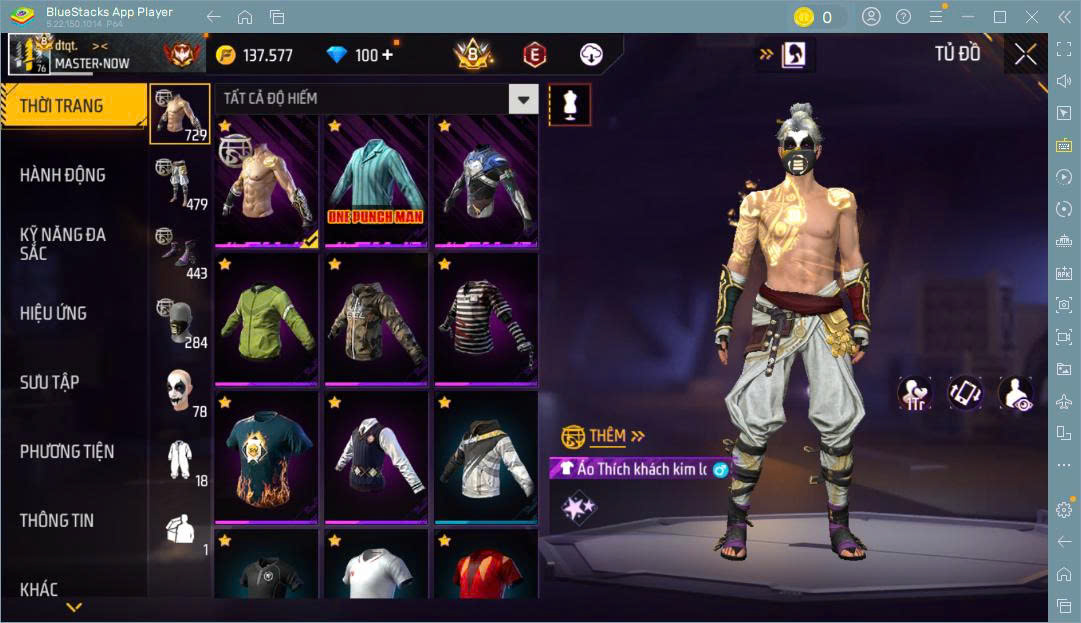Add diamonds using the plus button

[x=387, y=55]
